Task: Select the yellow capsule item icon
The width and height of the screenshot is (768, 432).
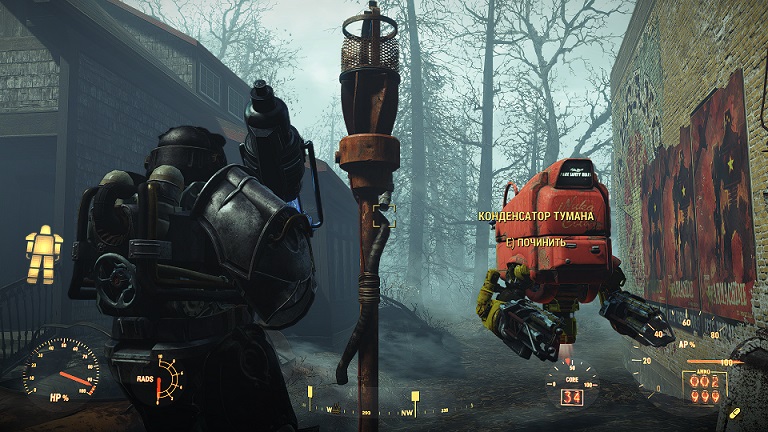Action: tap(735, 412)
